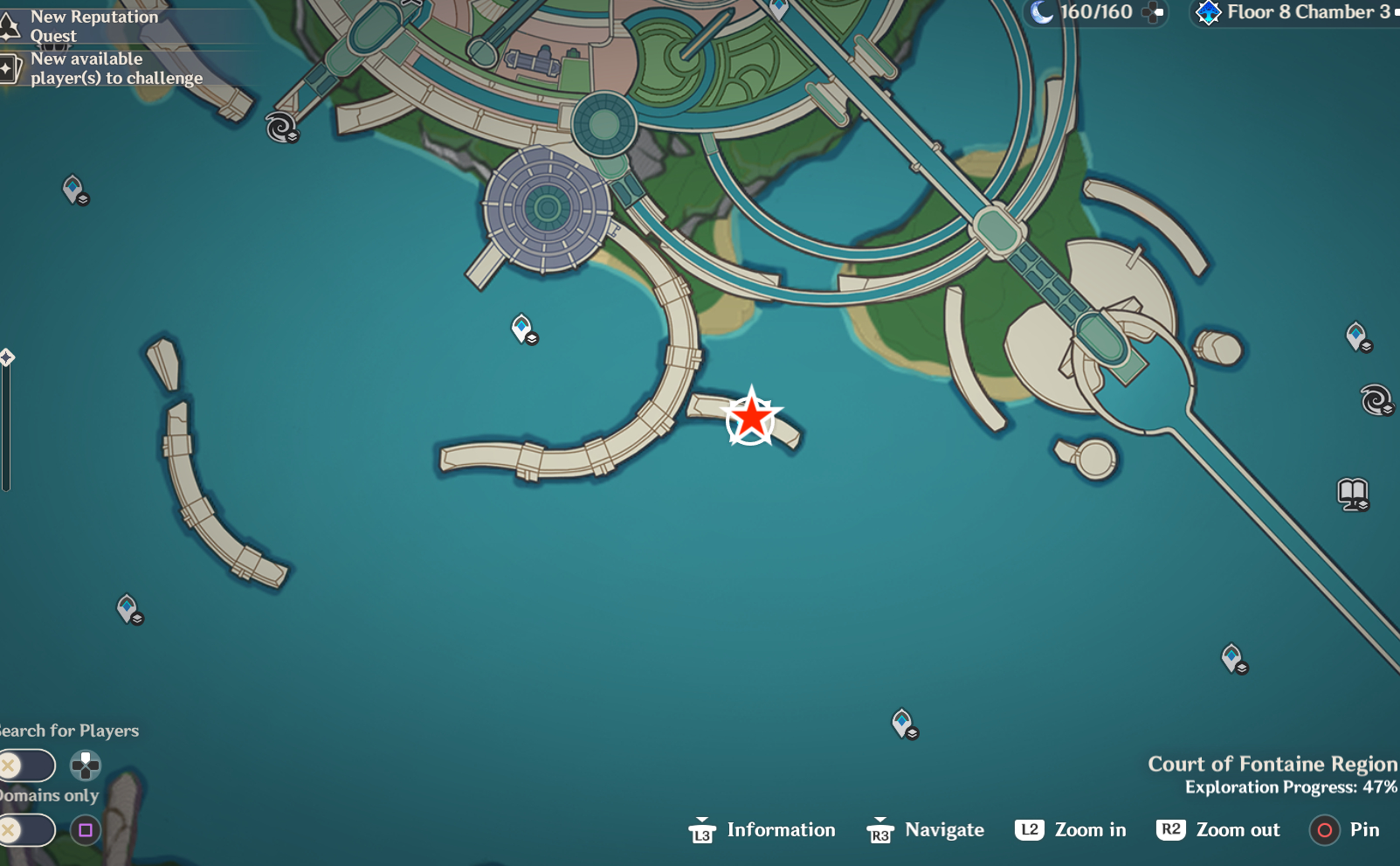Toggle the Search for Players switch
Image resolution: width=1400 pixels, height=866 pixels.
pyautogui.click(x=26, y=766)
